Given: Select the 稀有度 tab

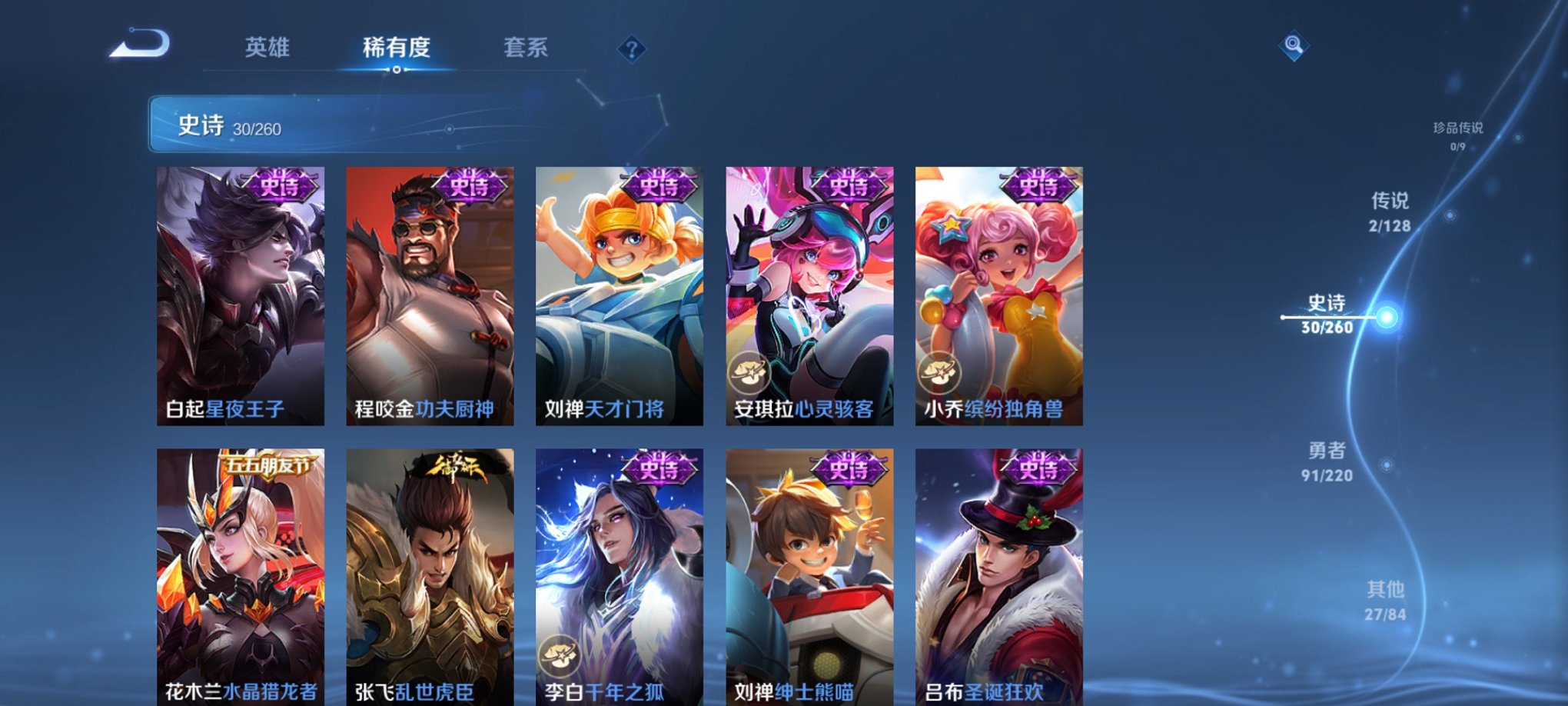Looking at the screenshot, I should pyautogui.click(x=397, y=48).
